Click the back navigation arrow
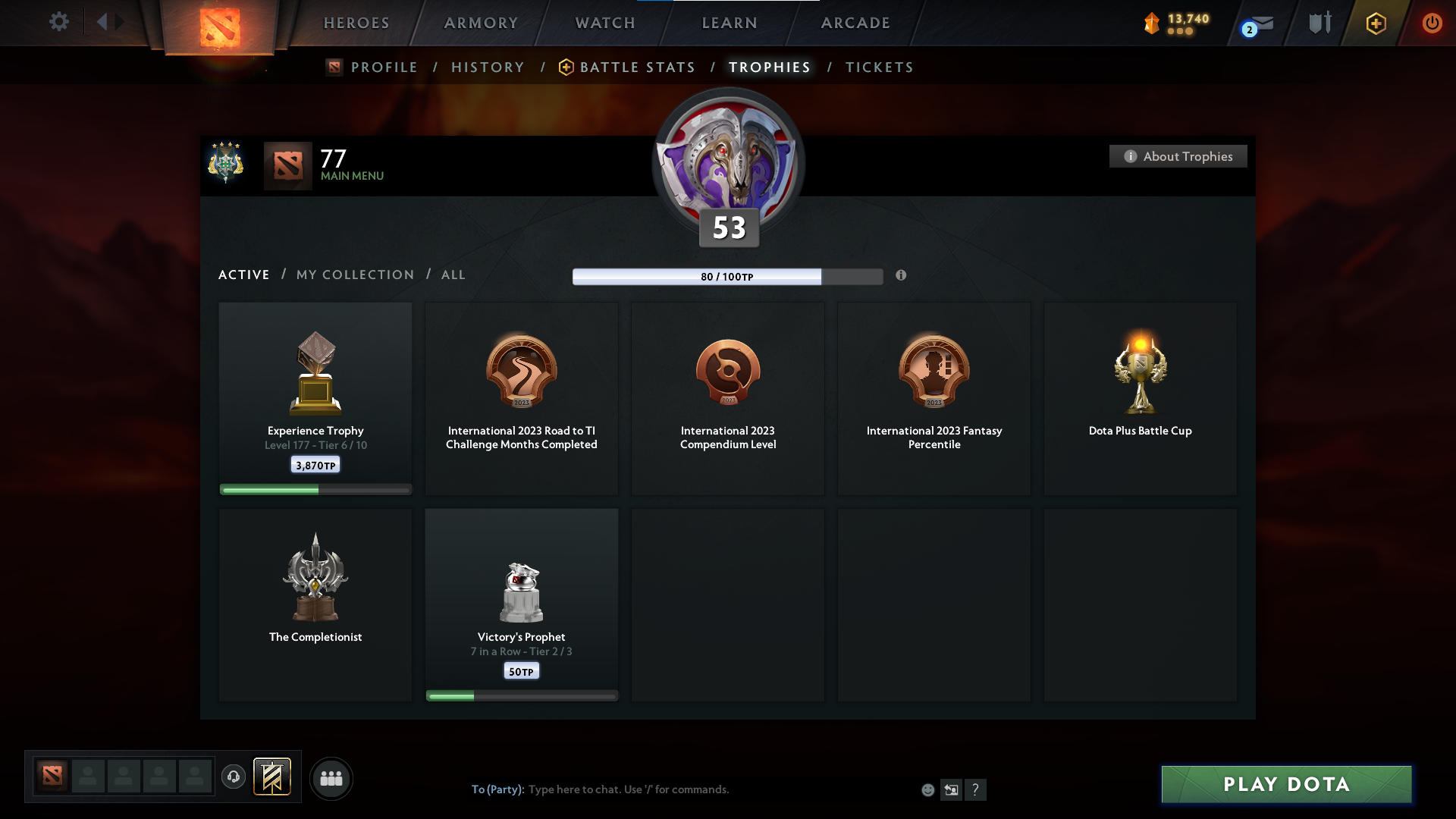The width and height of the screenshot is (1456, 819). [104, 22]
